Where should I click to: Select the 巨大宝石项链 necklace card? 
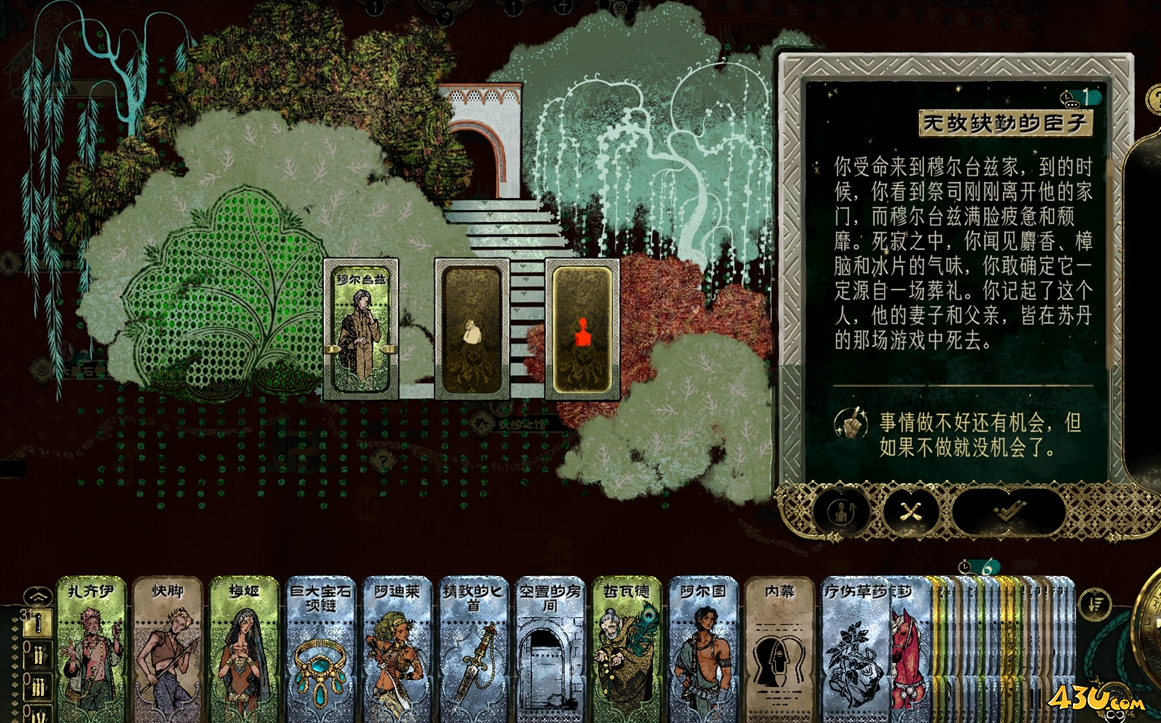(x=320, y=648)
